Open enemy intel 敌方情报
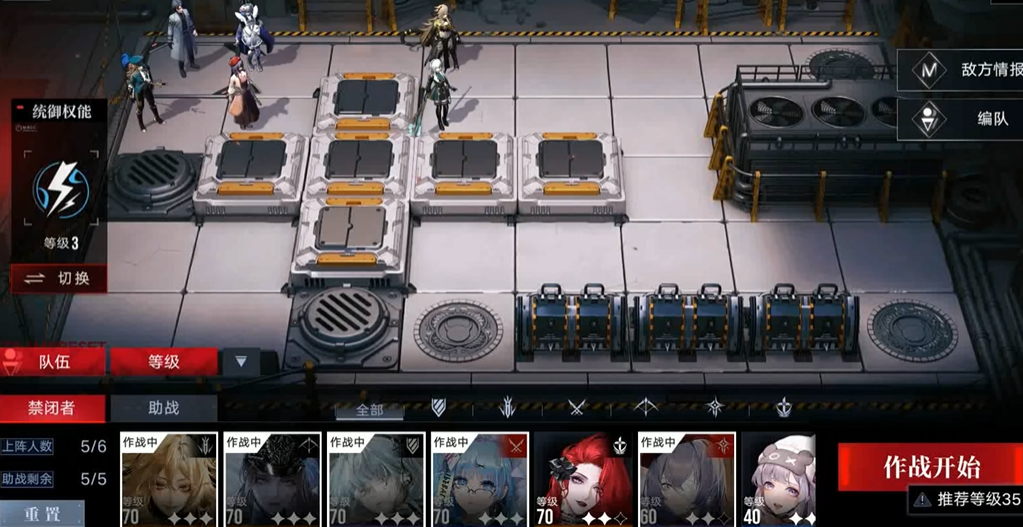This screenshot has width=1023, height=527. click(964, 70)
